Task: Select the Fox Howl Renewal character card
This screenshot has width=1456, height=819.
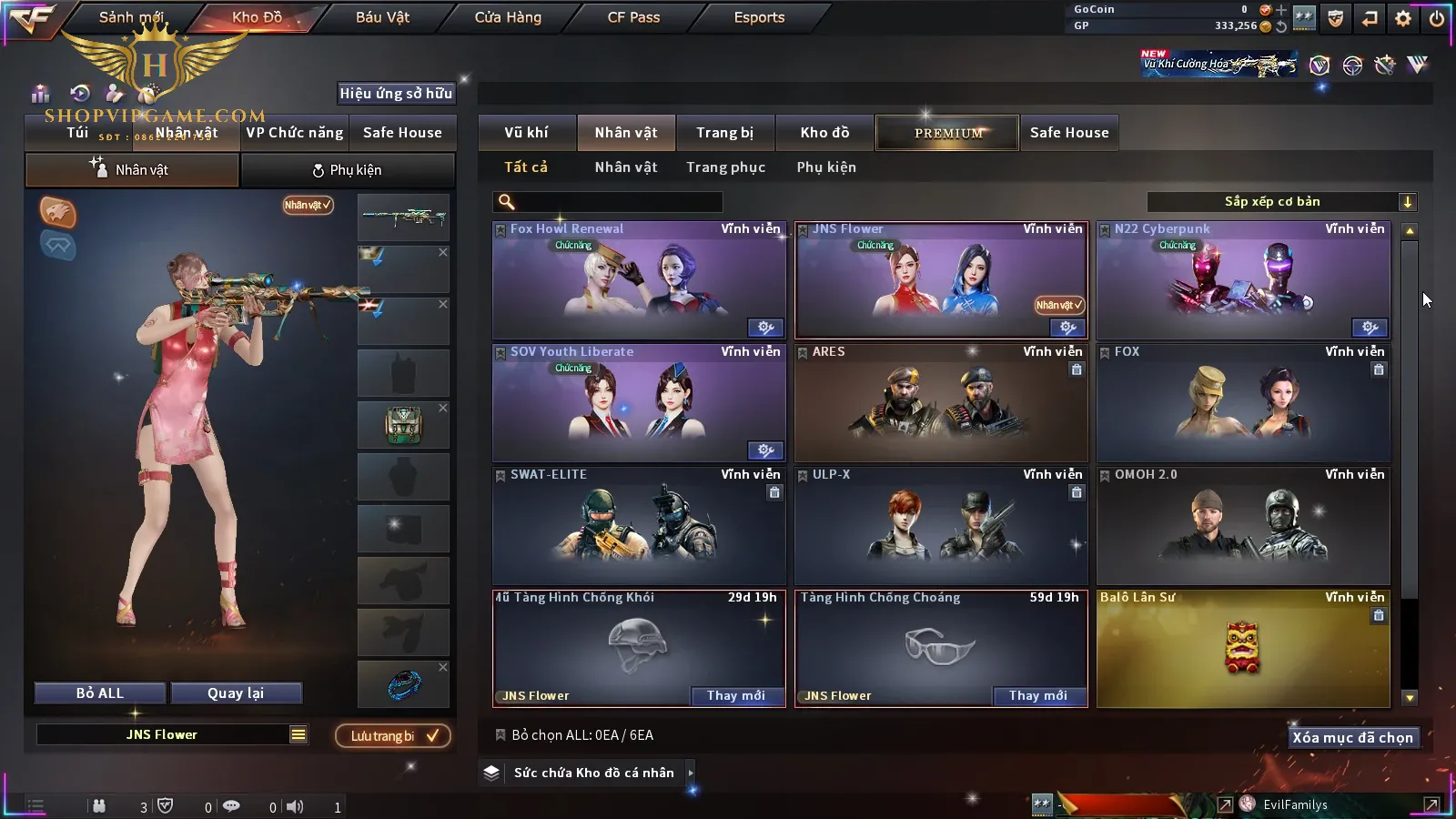Action: [x=638, y=281]
